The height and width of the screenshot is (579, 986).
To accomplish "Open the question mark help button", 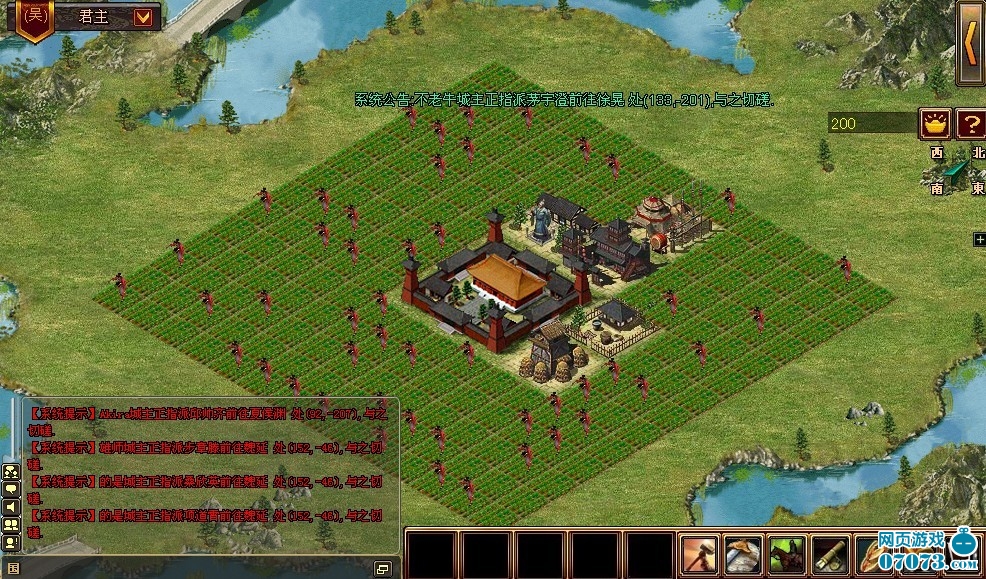I will pyautogui.click(x=970, y=124).
